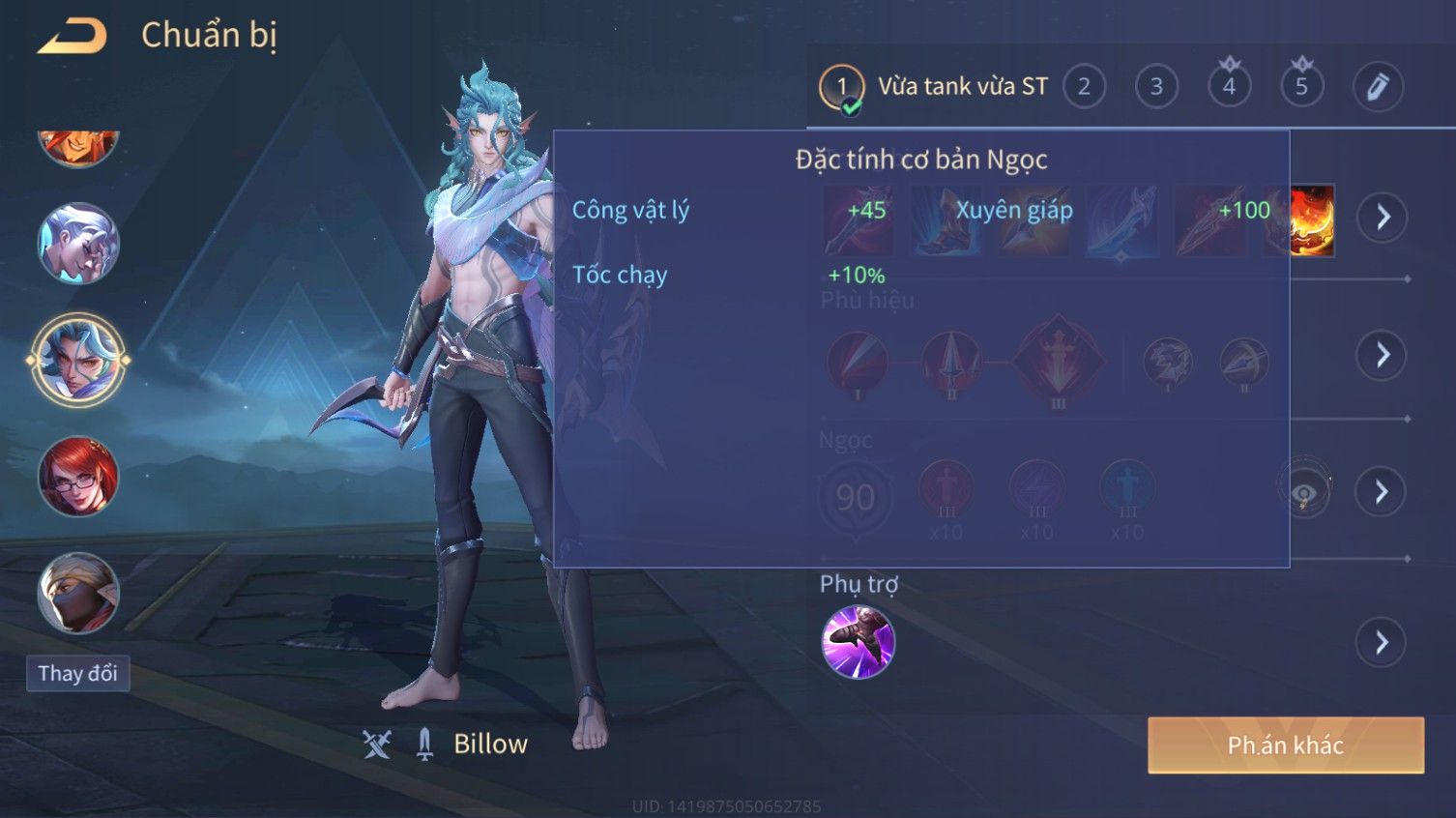This screenshot has height=818, width=1456.
Task: Go back using the return arrow
Action: (73, 37)
